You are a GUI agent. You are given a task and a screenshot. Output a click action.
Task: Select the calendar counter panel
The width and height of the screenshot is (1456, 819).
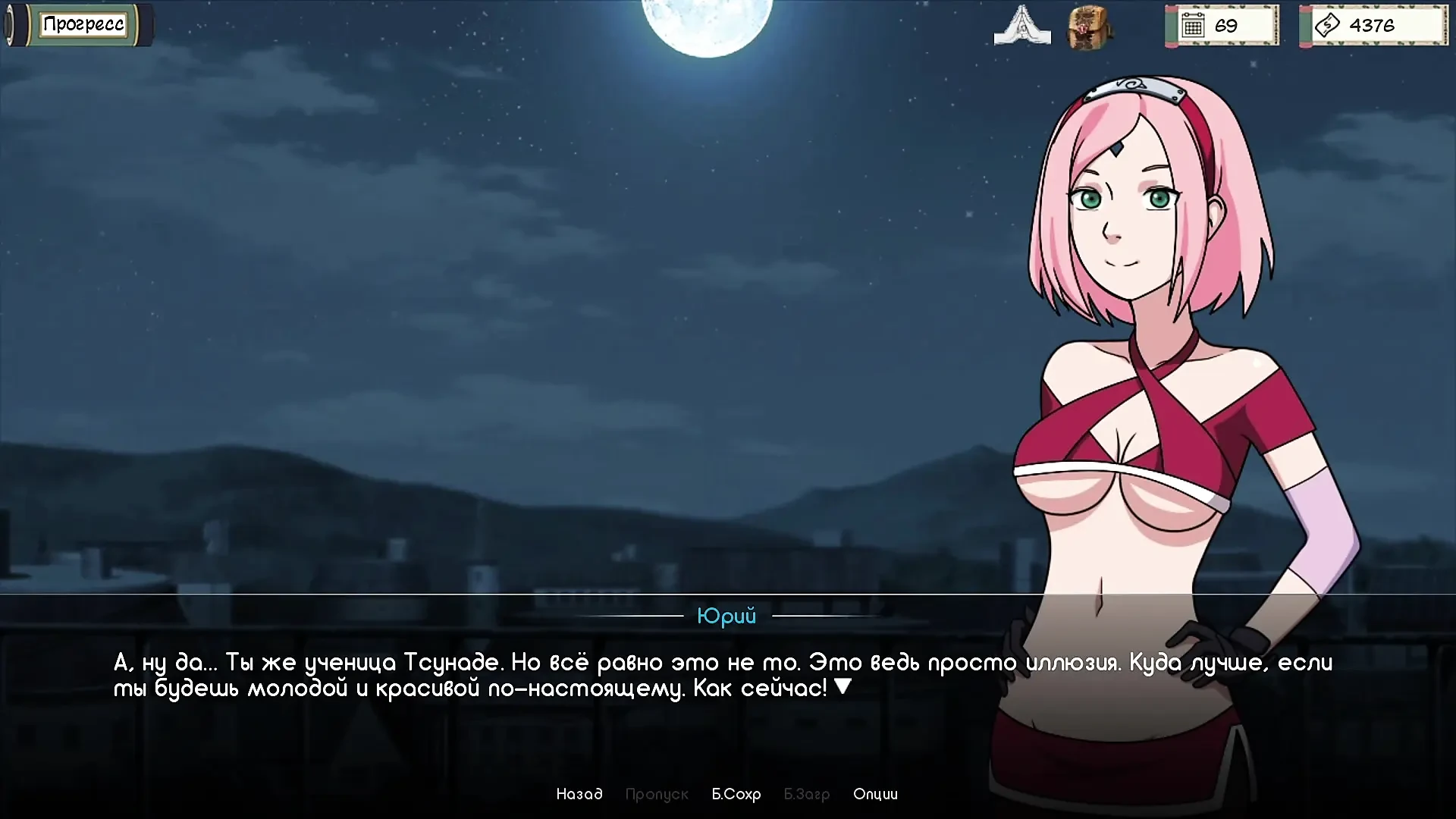coord(1222,25)
